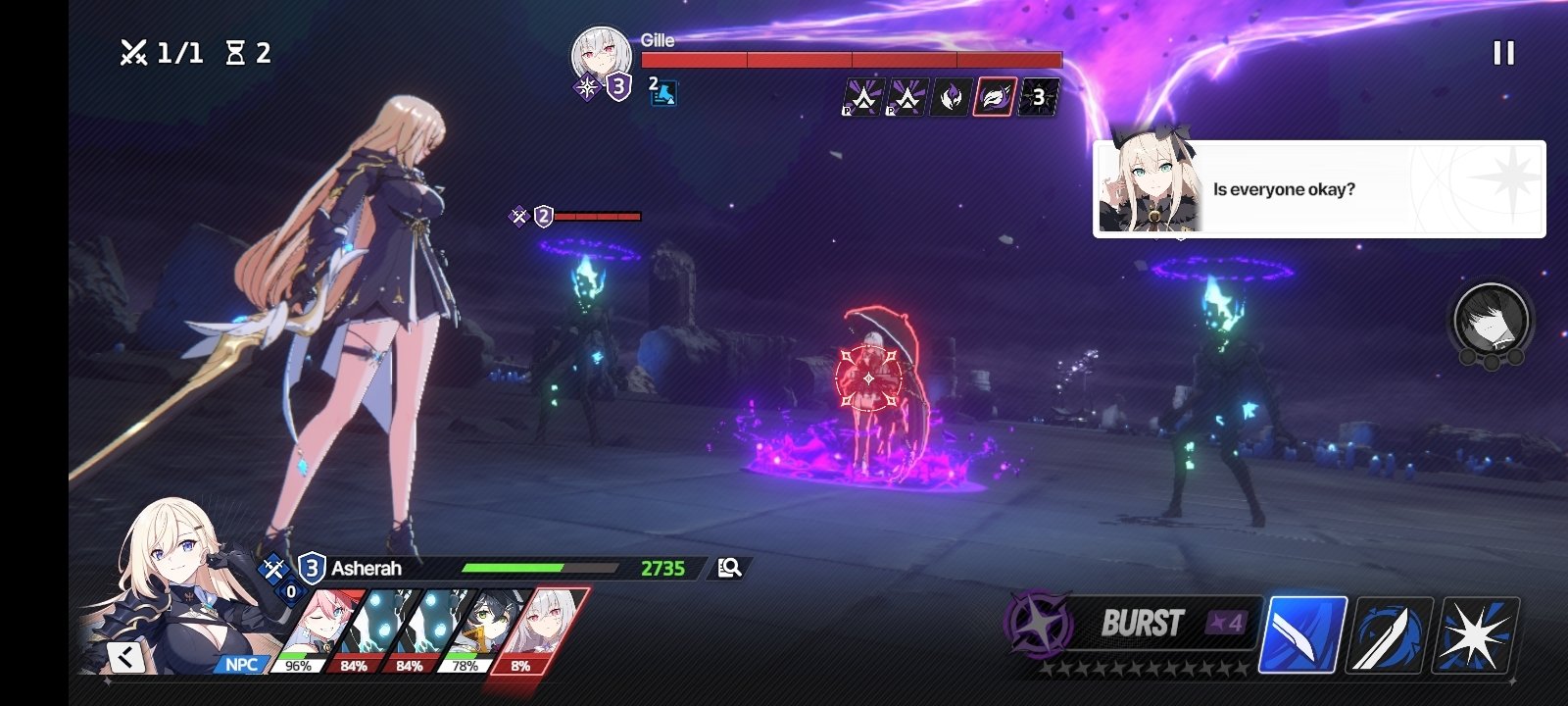This screenshot has width=1568, height=706.
Task: View Gille's red-outlined wing skill icon
Action: click(994, 97)
